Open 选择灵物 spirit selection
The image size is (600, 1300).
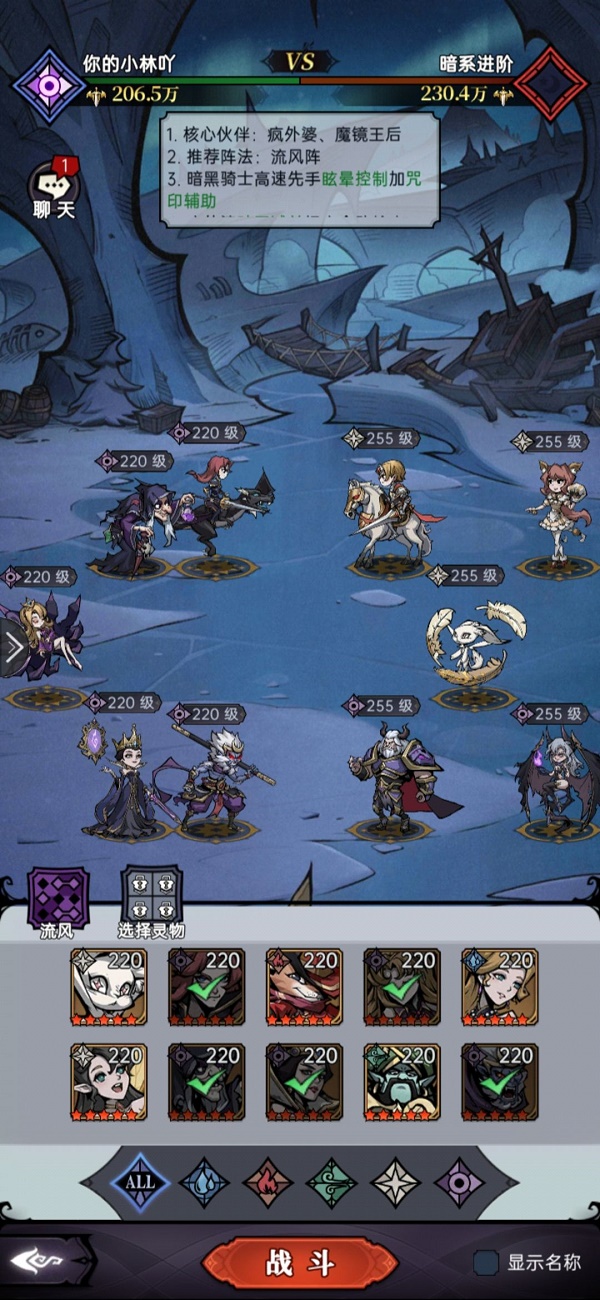[x=151, y=895]
